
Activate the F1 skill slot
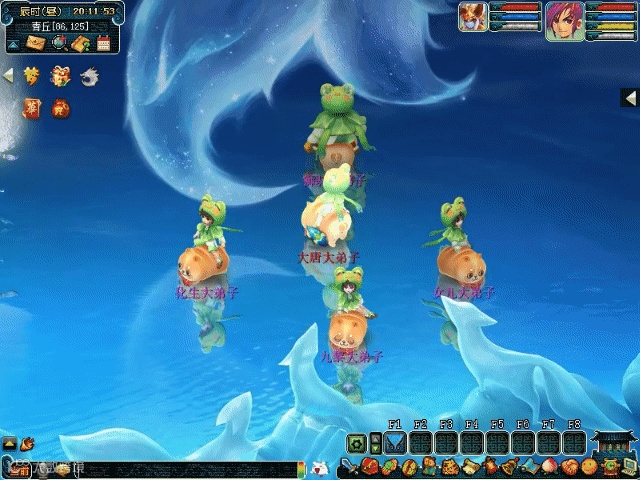[x=395, y=442]
